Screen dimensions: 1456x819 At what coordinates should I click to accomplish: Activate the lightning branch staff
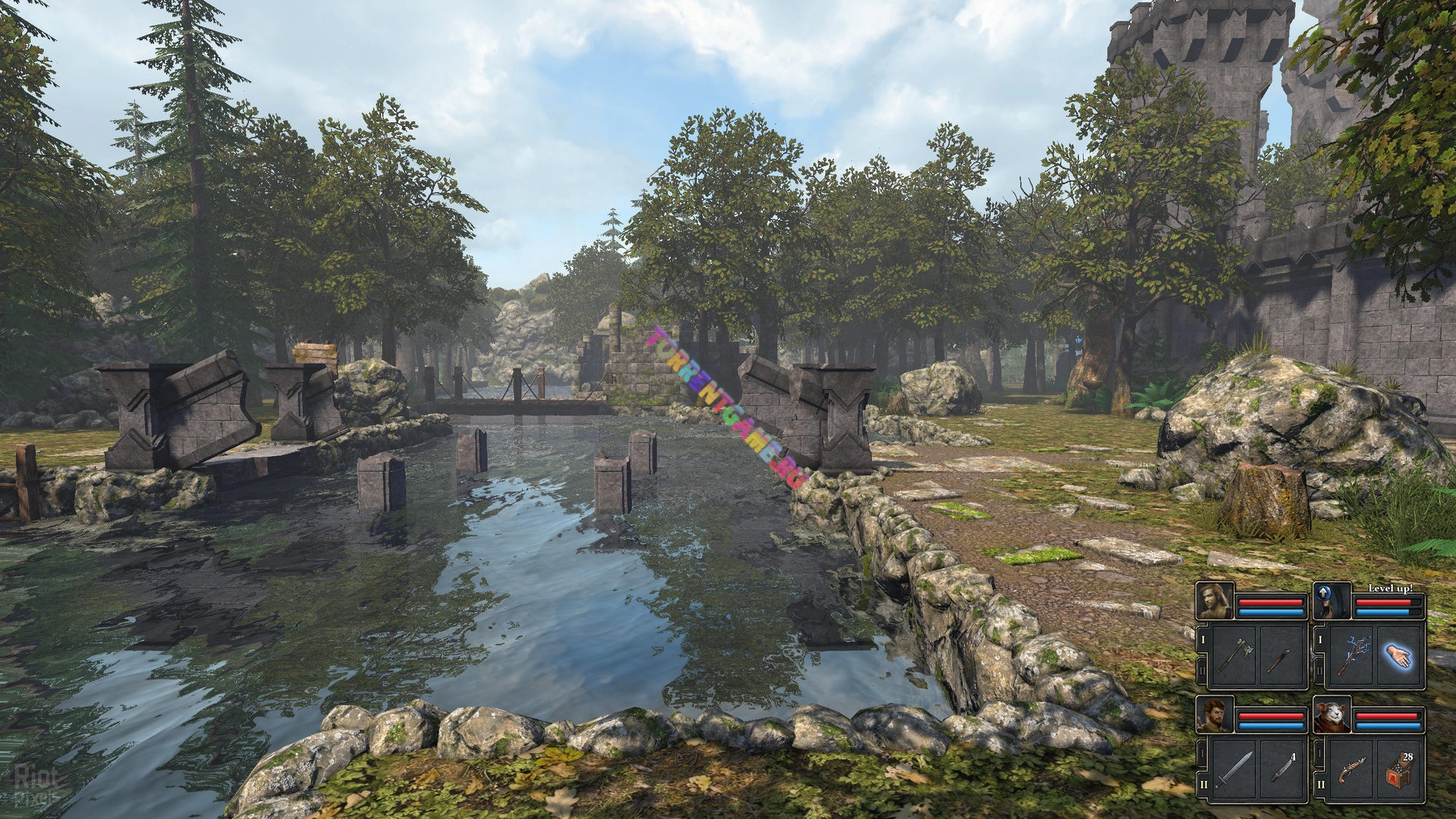pos(1351,656)
